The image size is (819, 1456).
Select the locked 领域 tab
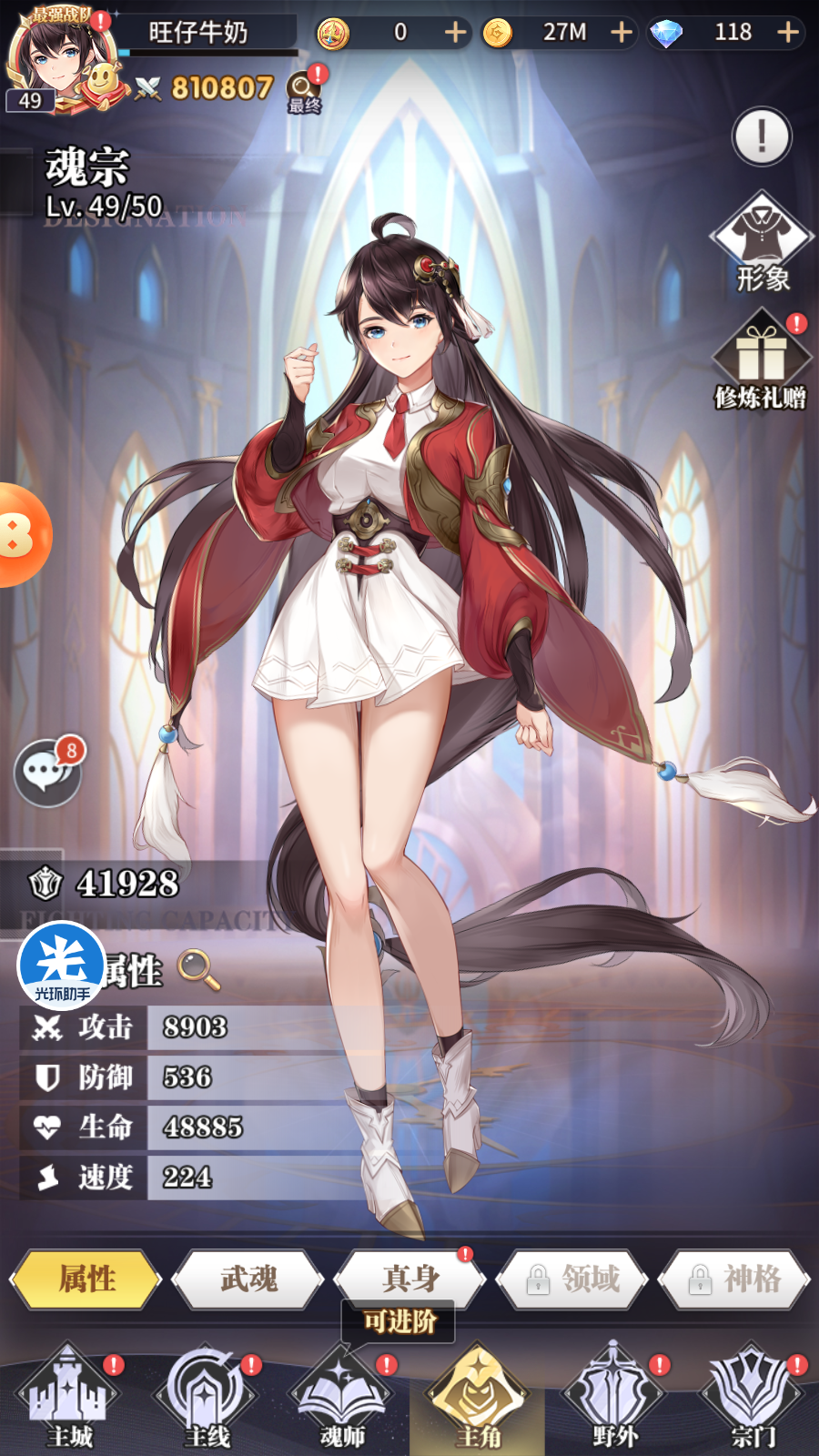click(572, 1279)
